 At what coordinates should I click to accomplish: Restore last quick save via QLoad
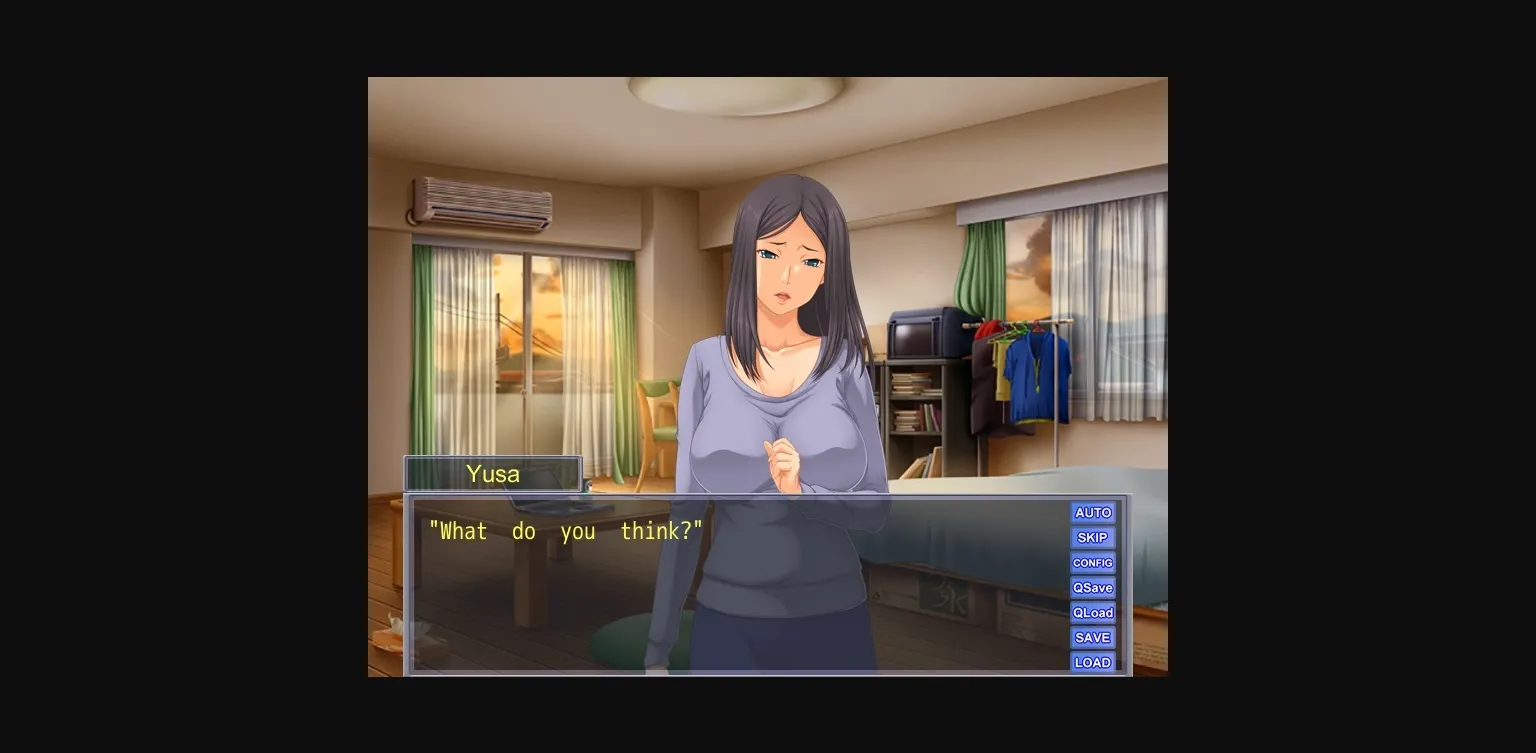[x=1092, y=612]
